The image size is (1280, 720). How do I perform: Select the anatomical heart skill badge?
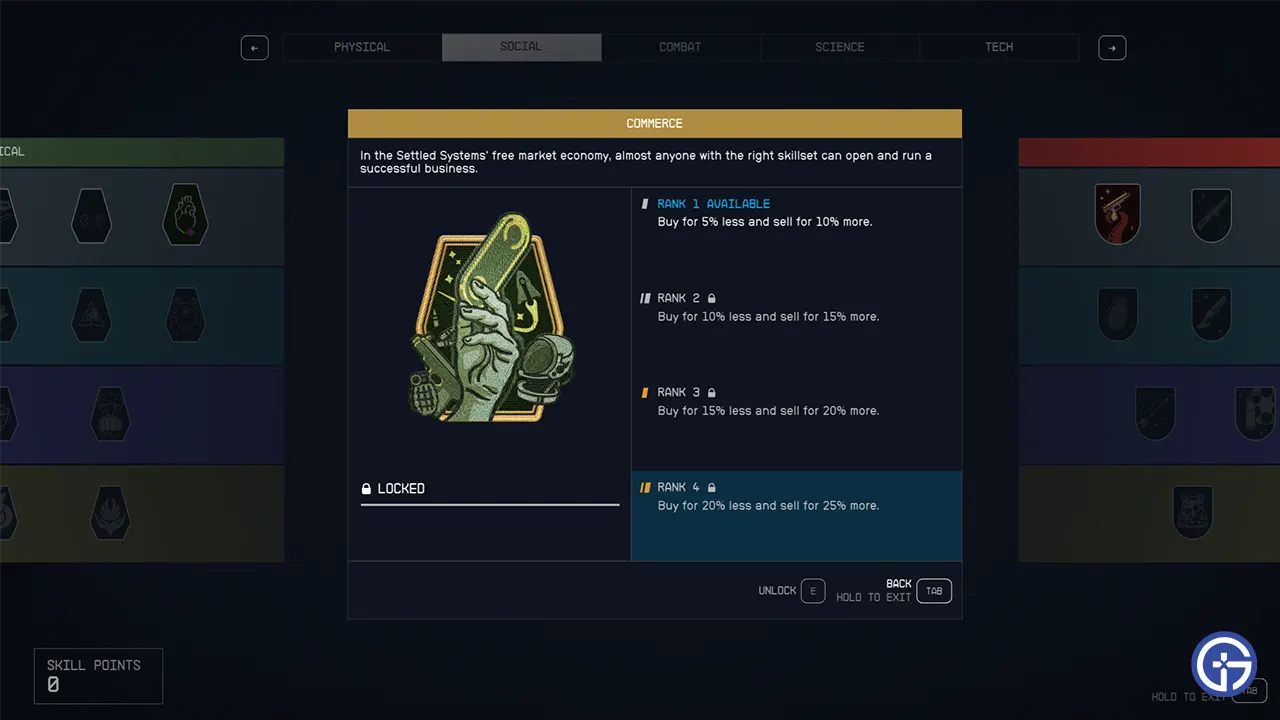(x=186, y=215)
